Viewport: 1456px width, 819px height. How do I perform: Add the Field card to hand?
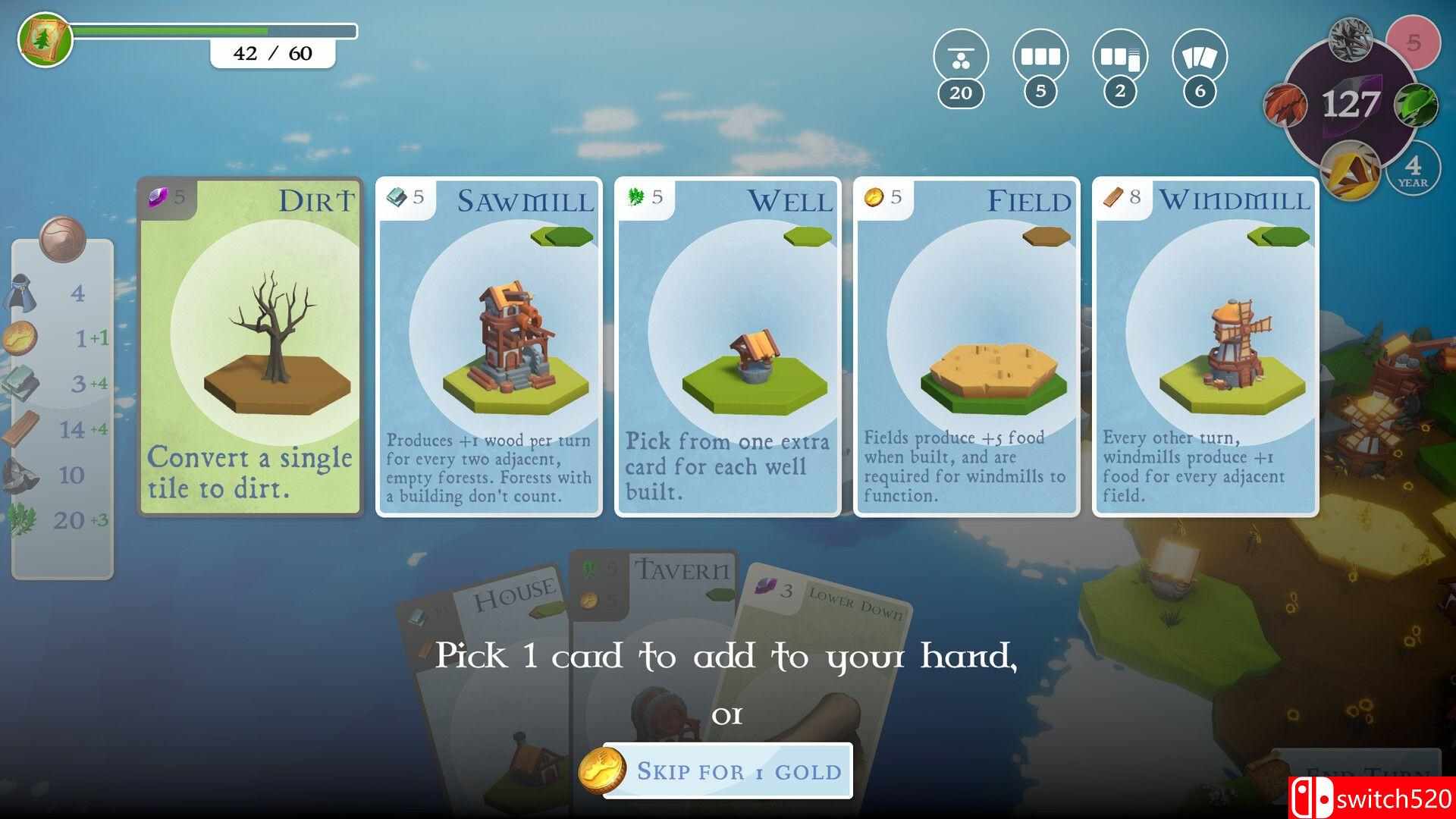point(967,347)
